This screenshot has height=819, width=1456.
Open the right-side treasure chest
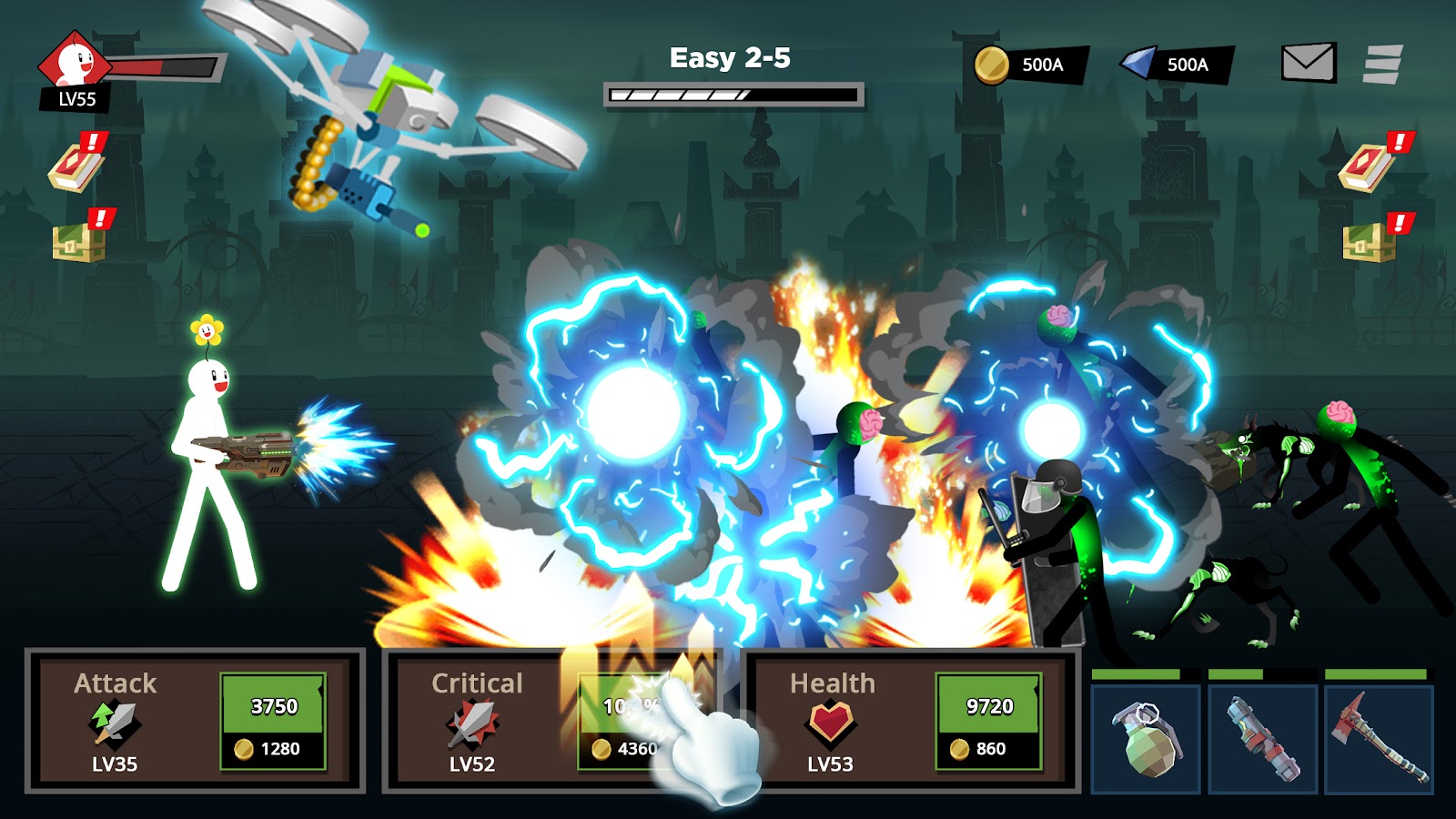coord(1370,241)
